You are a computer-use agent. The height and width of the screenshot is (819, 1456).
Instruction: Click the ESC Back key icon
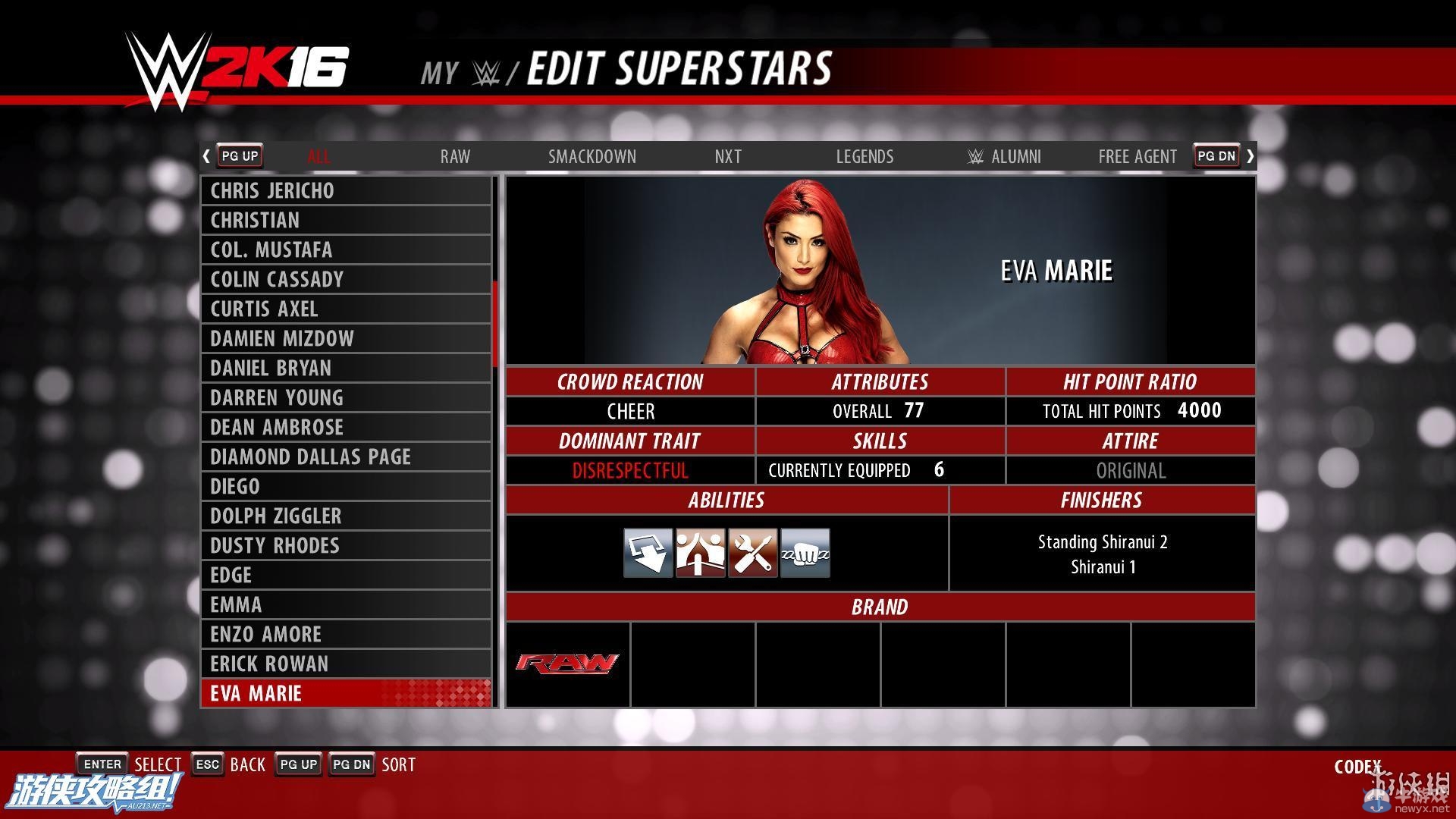tap(207, 764)
